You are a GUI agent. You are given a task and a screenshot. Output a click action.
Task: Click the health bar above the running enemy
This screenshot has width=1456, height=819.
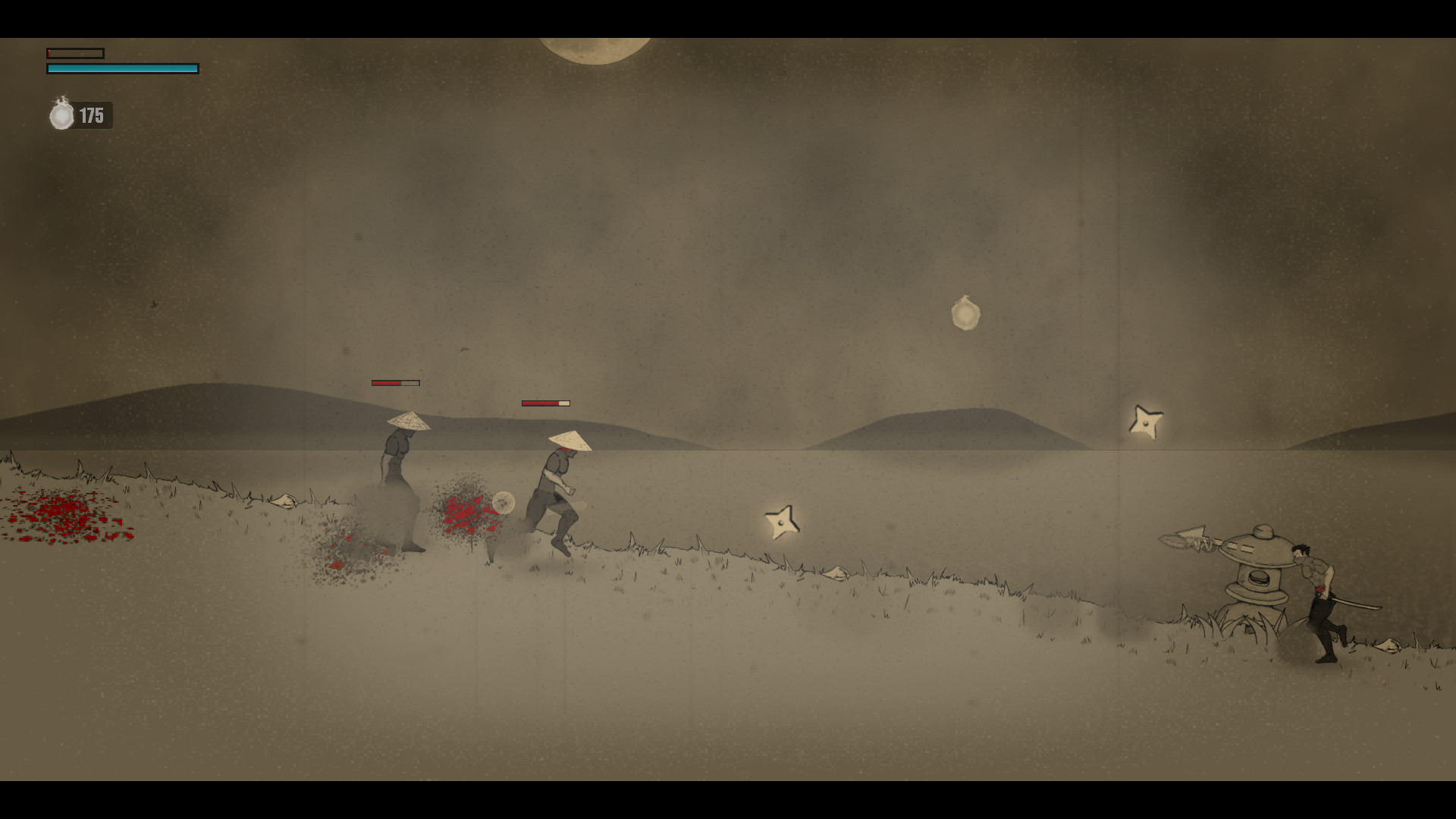(546, 403)
